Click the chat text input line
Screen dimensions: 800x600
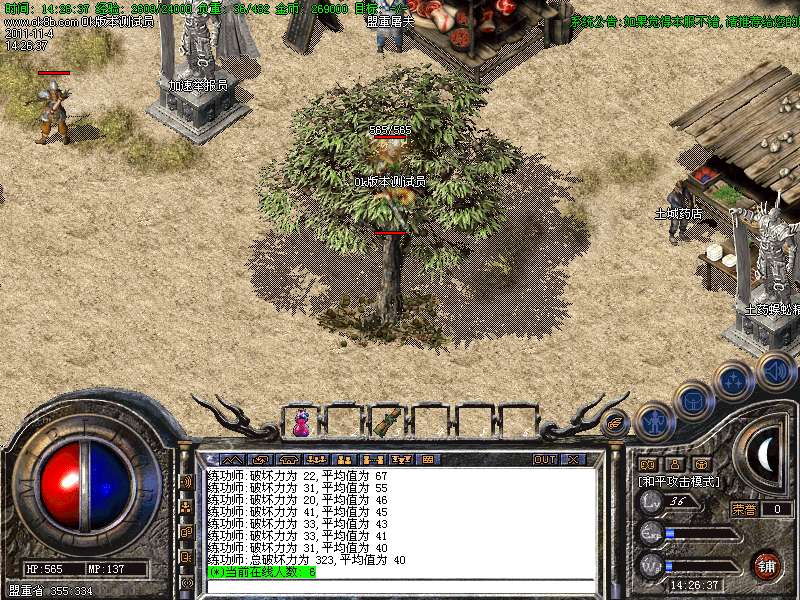click(x=400, y=585)
